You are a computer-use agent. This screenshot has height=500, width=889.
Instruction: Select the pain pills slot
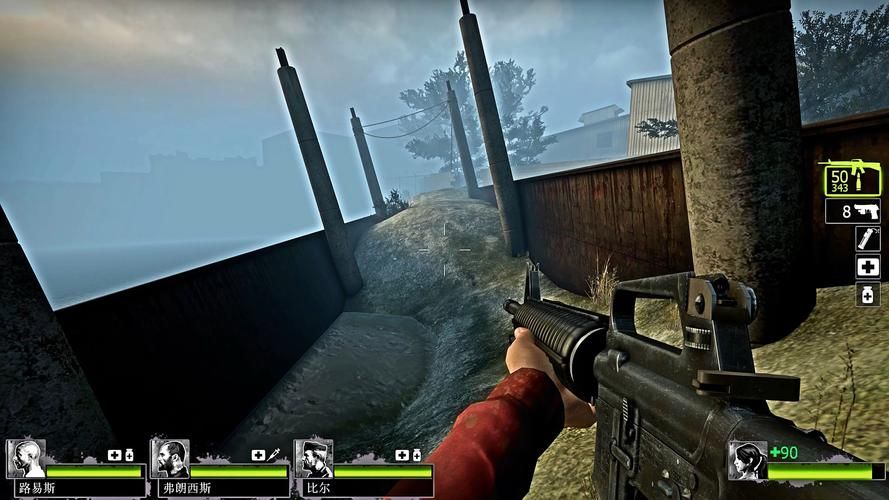point(867,294)
